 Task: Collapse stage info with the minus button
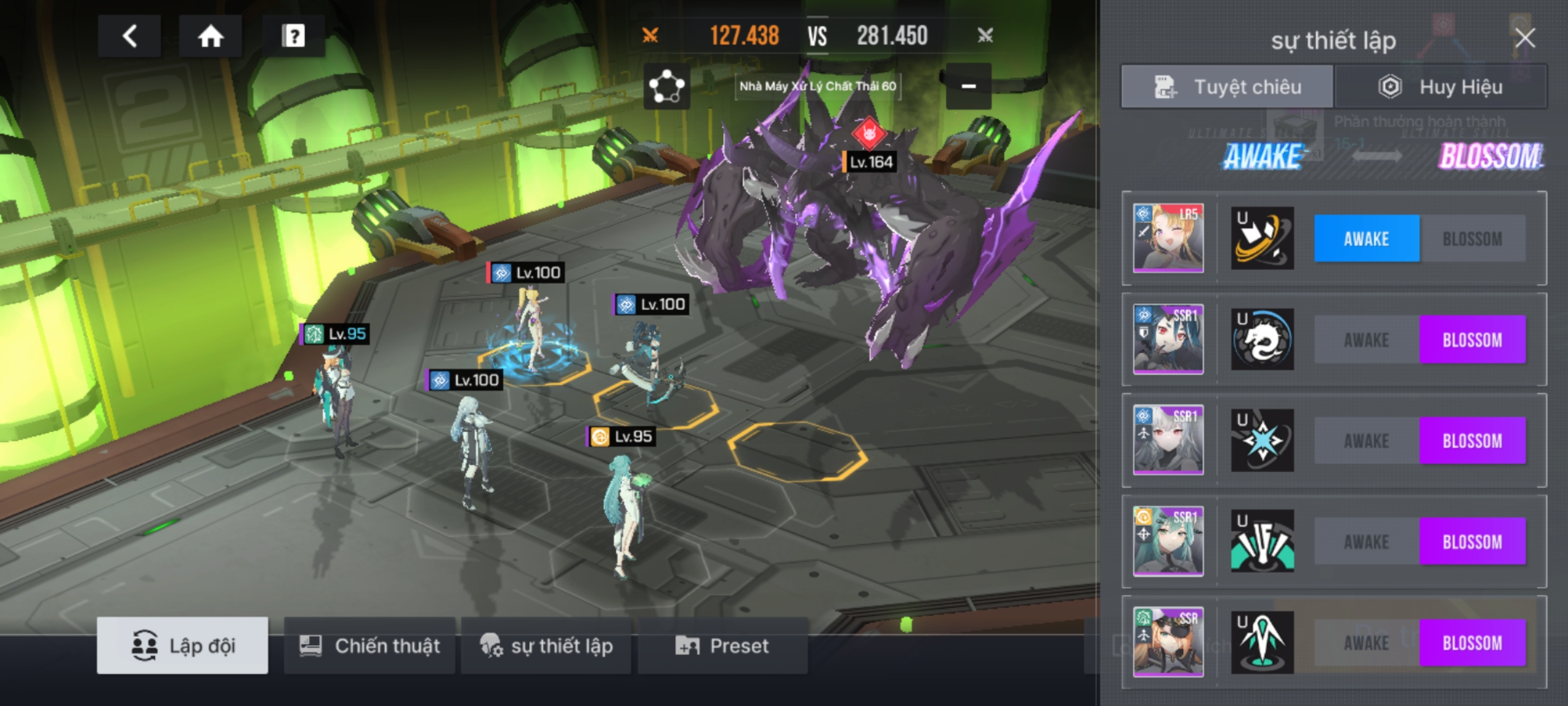pos(968,86)
